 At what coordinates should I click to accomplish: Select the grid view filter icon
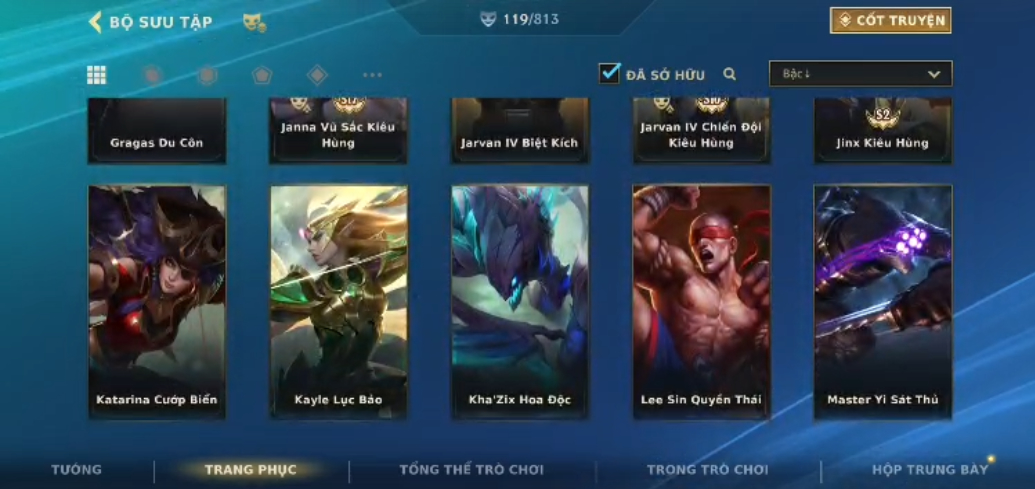click(97, 75)
